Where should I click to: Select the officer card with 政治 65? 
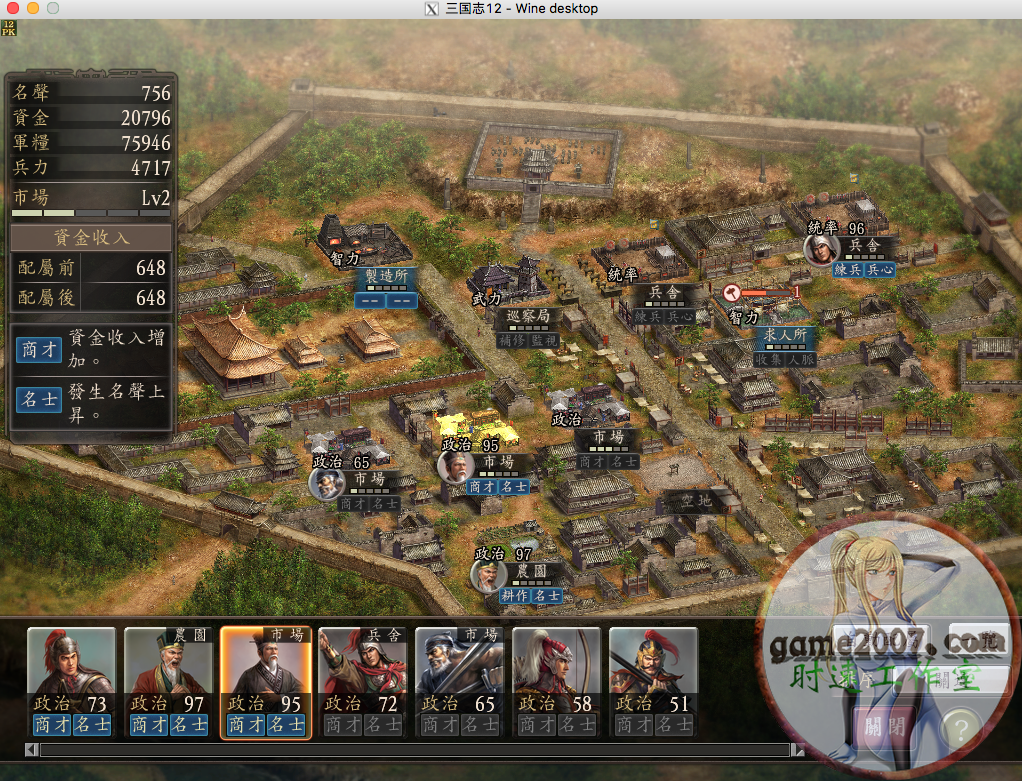(459, 682)
